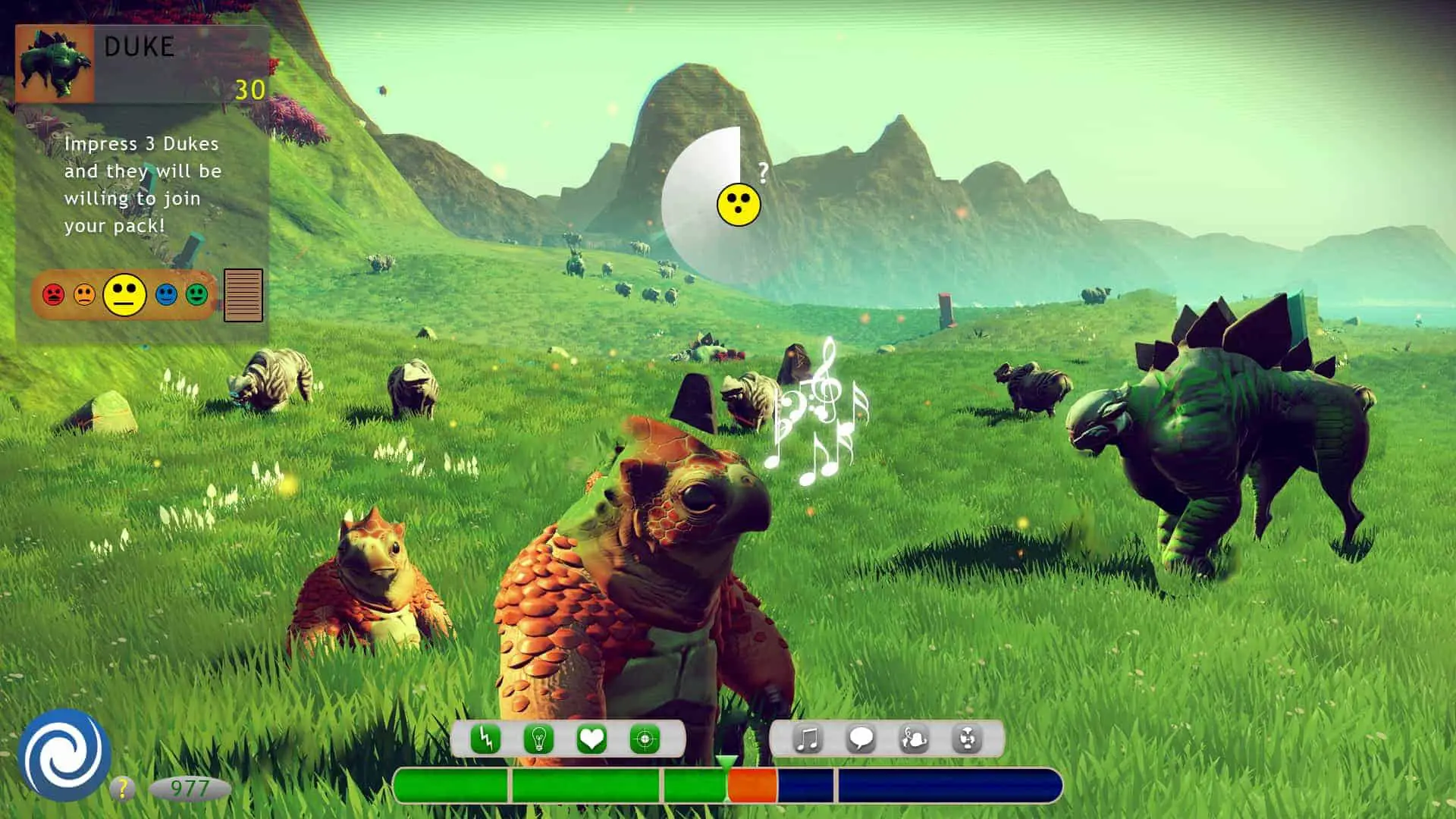The width and height of the screenshot is (1456, 819).
Task: Pick the red angry face
Action: (53, 294)
